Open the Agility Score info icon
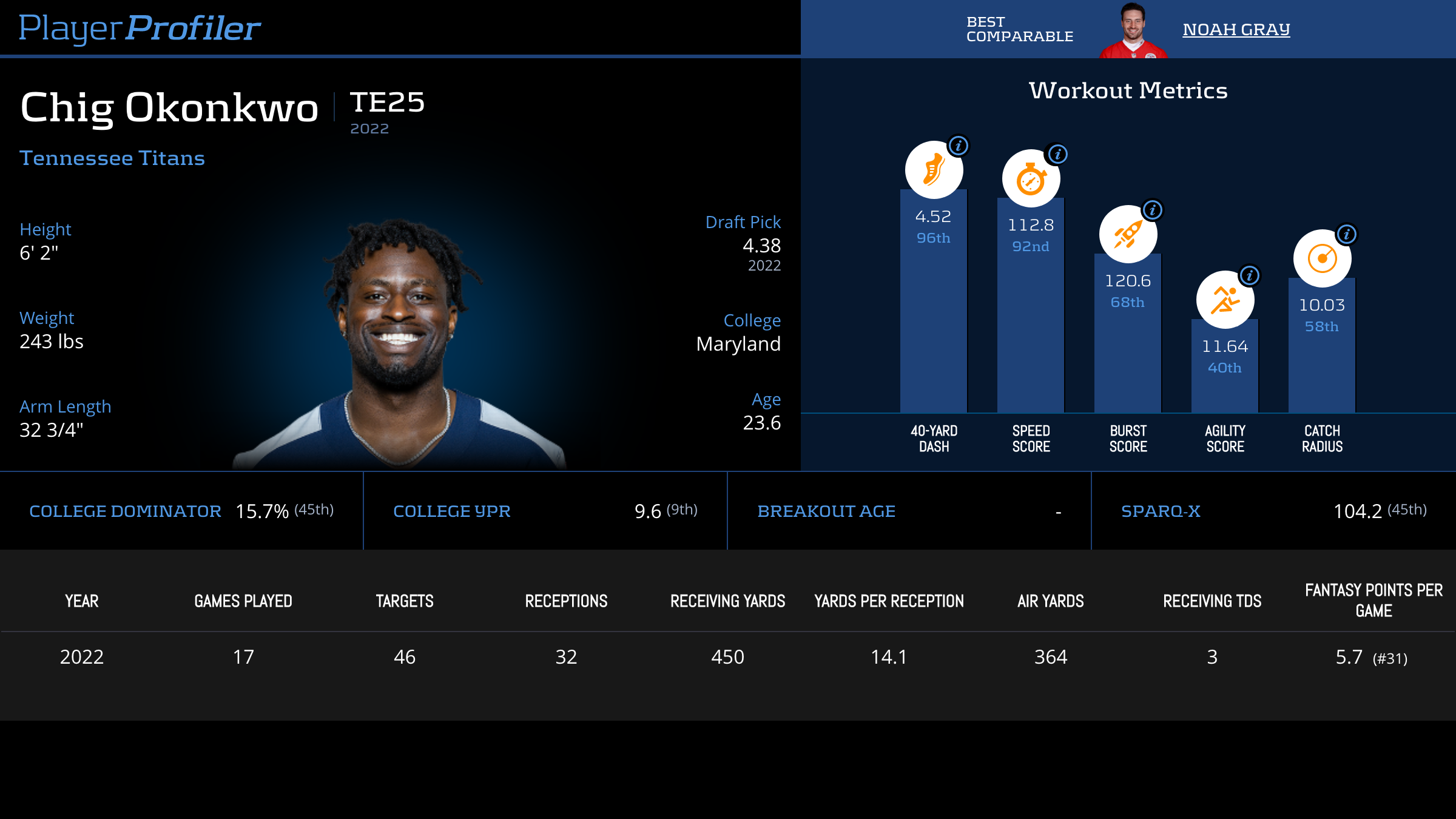 [1250, 275]
